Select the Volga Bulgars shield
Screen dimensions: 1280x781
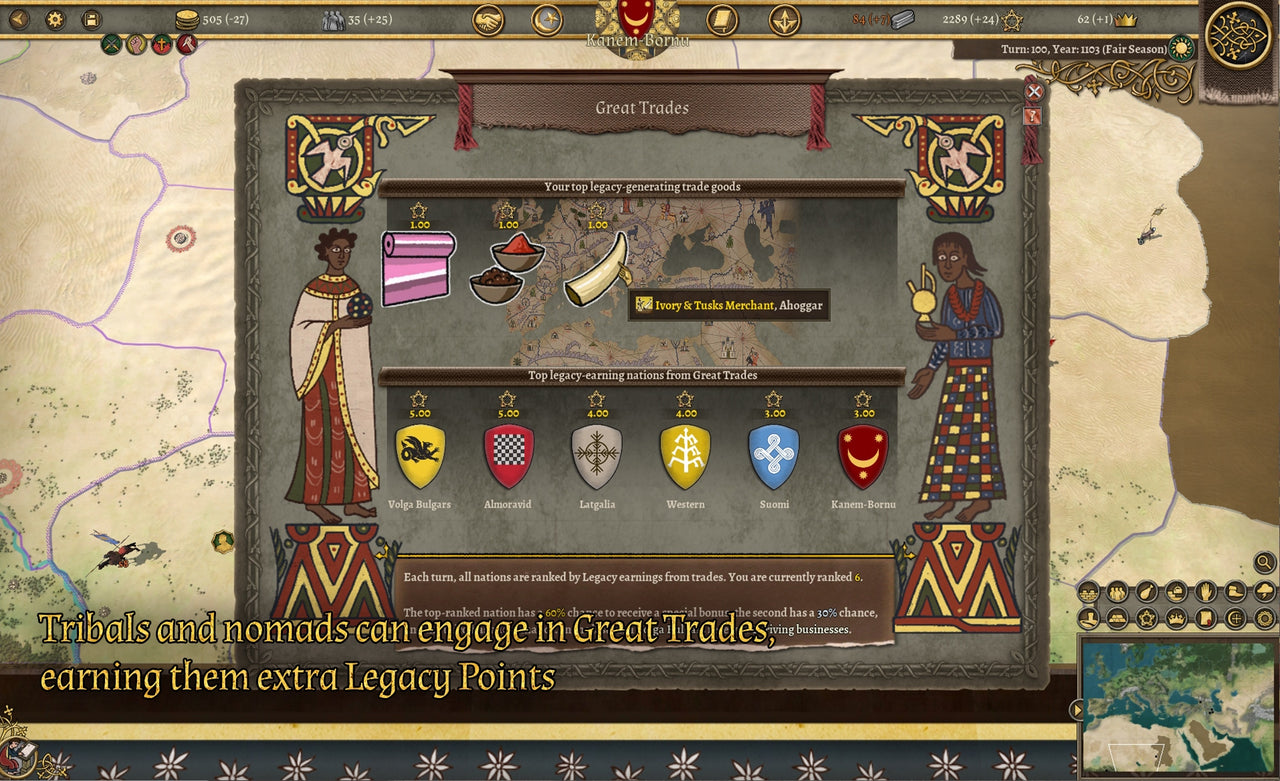(420, 455)
